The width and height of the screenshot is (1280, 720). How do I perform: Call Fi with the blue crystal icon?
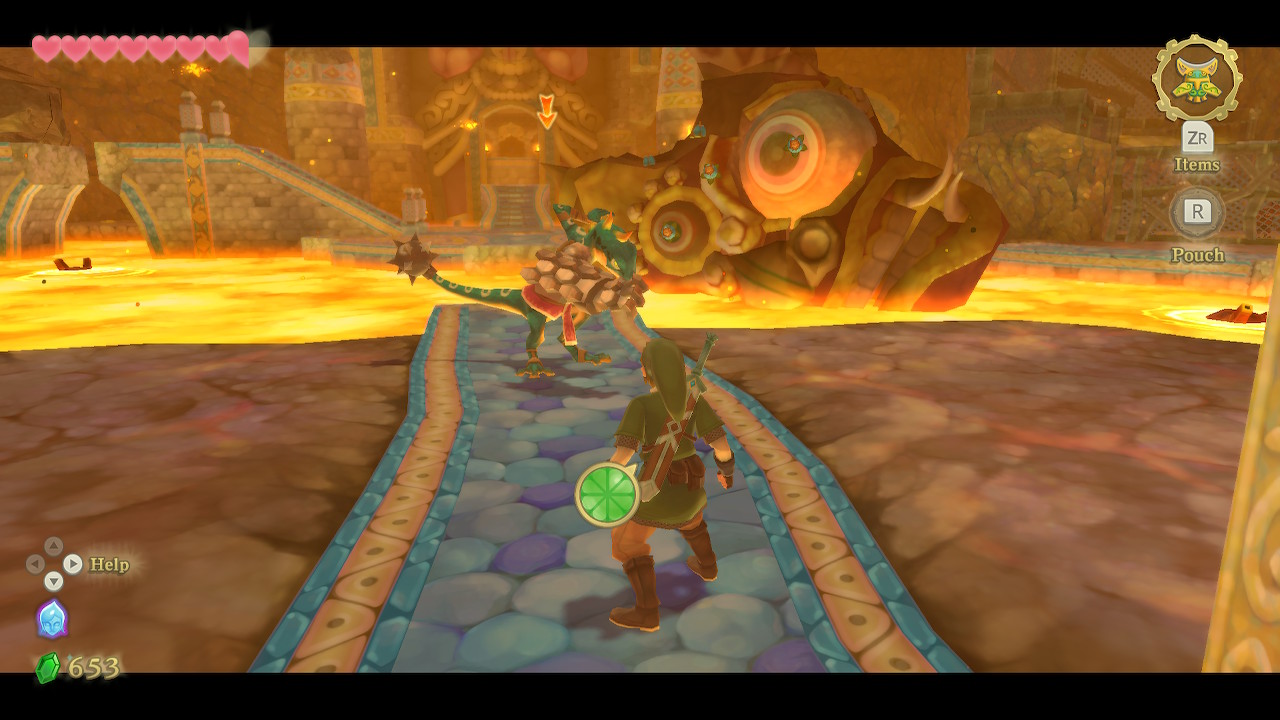click(x=52, y=619)
